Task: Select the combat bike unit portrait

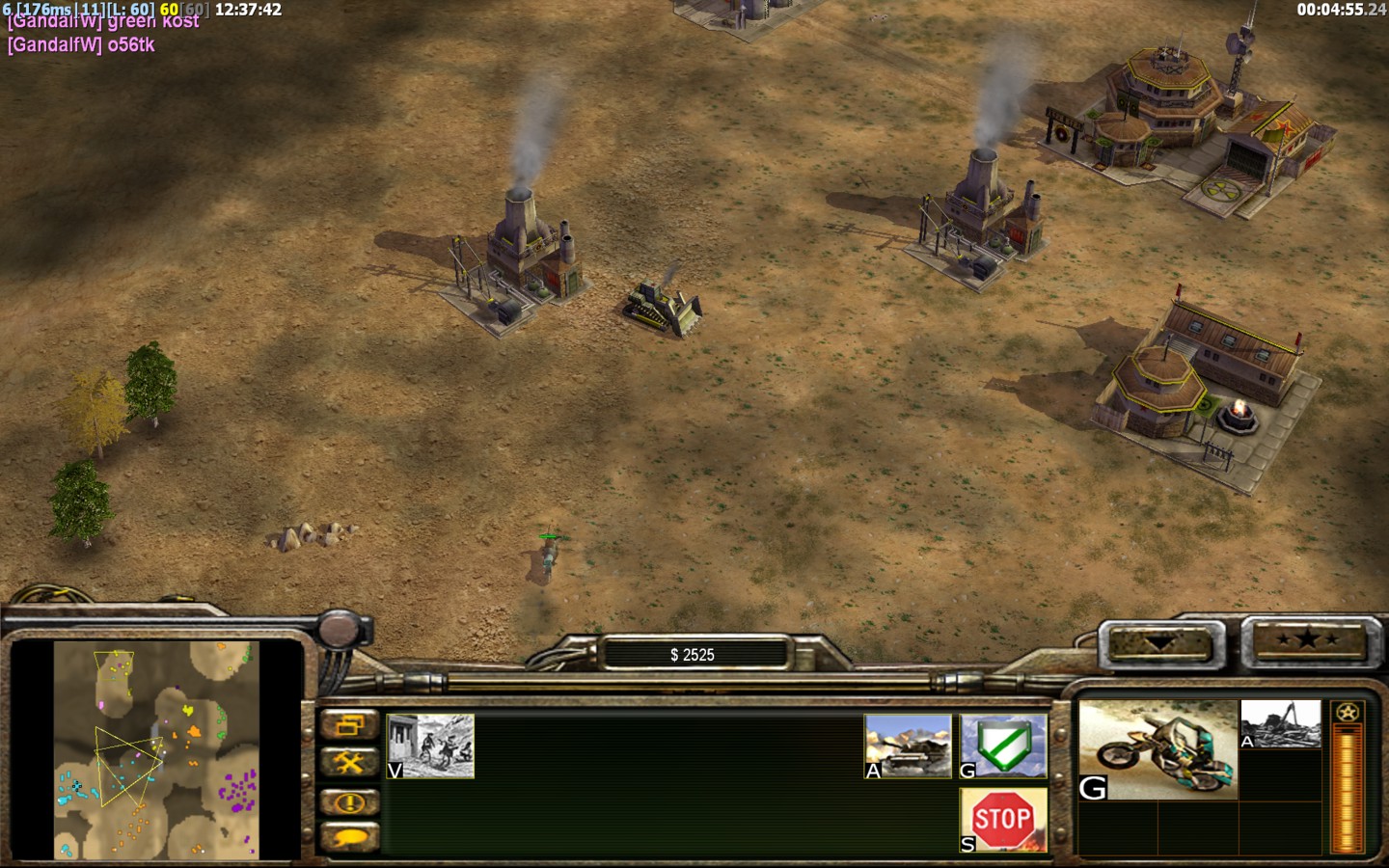Action: (x=1157, y=750)
